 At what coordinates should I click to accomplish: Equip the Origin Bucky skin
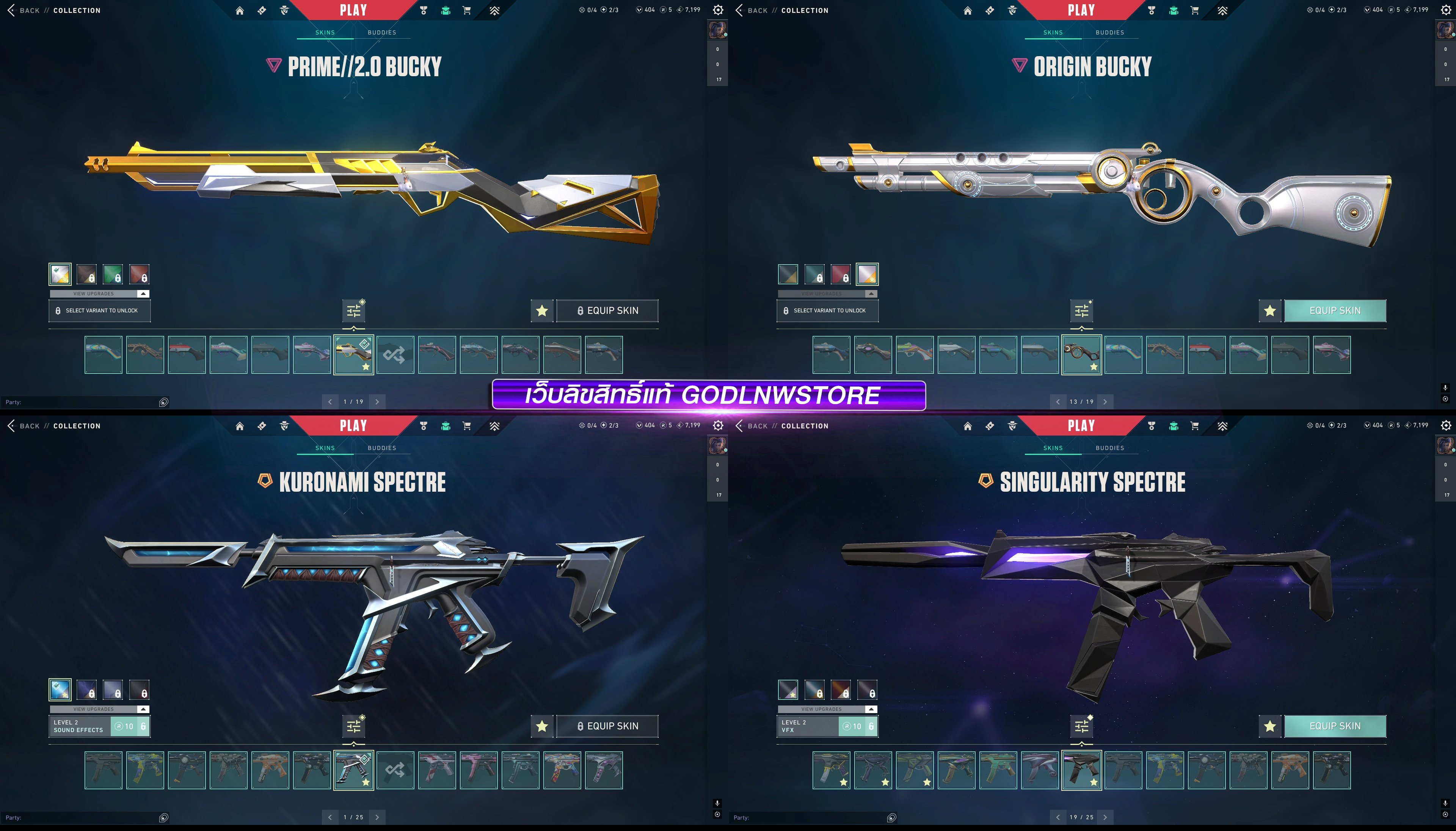pos(1334,310)
